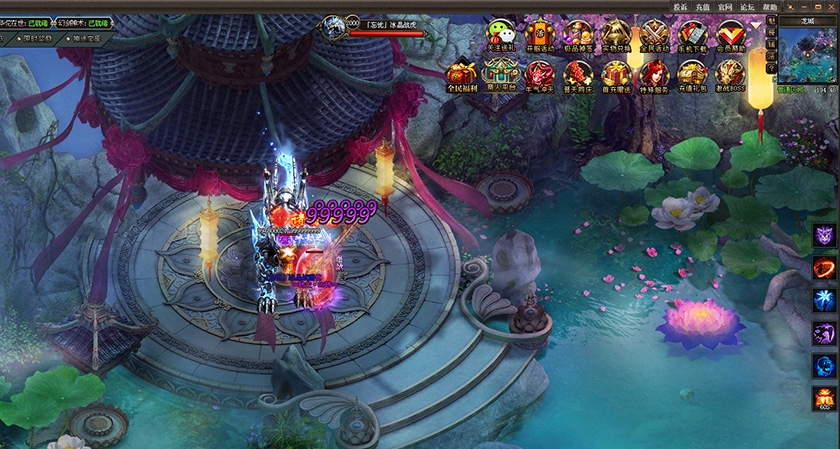Open the 极品神签 icon
Viewport: 840px width, 449px height.
coord(577,33)
